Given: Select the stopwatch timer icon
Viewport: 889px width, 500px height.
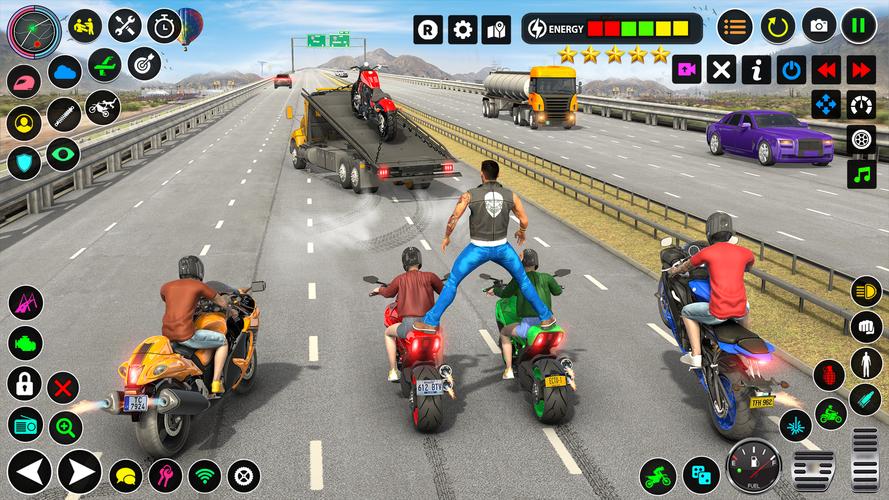Looking at the screenshot, I should point(165,26).
